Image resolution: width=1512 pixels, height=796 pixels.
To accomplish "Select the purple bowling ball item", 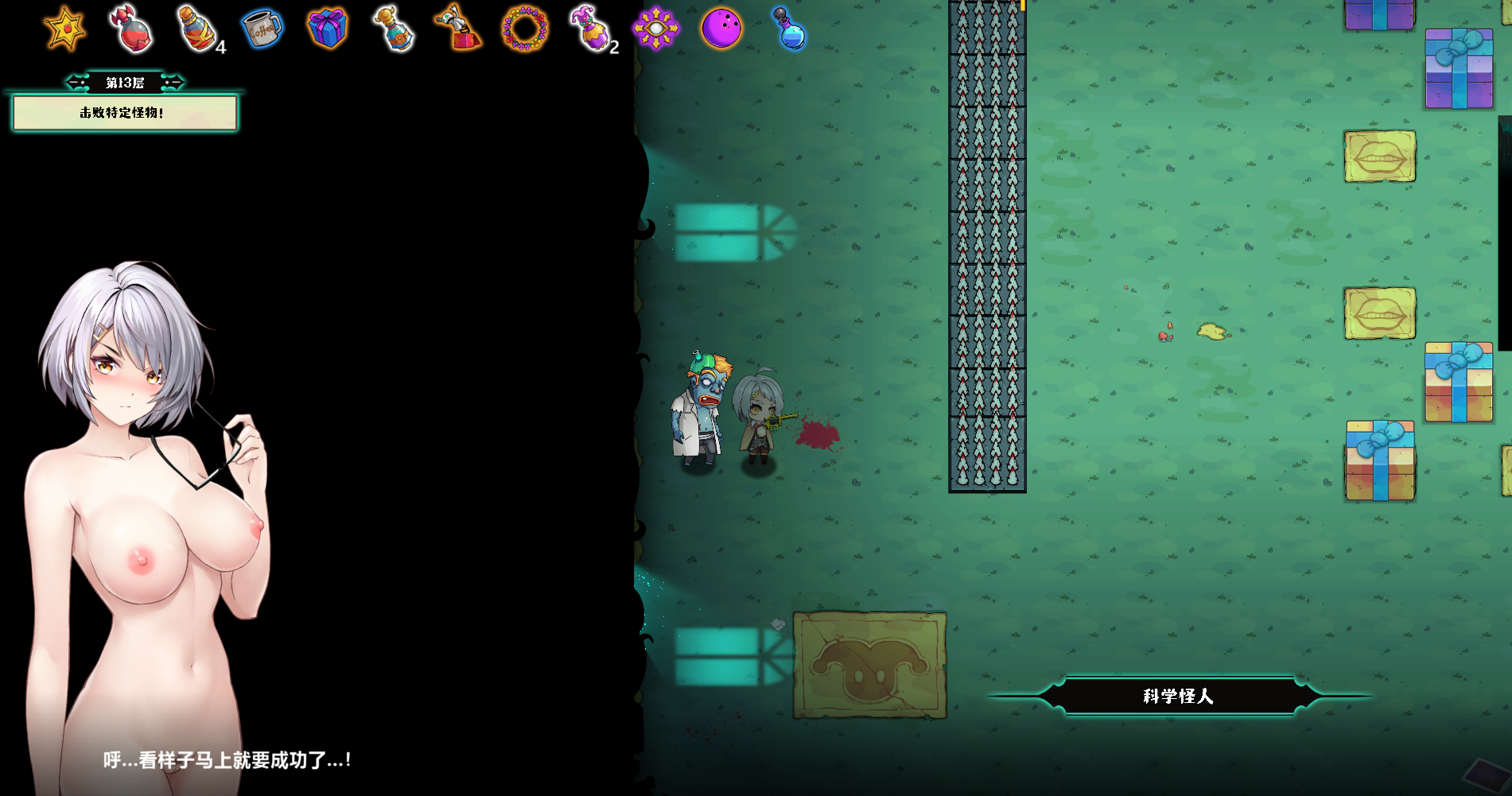I will coord(721,29).
